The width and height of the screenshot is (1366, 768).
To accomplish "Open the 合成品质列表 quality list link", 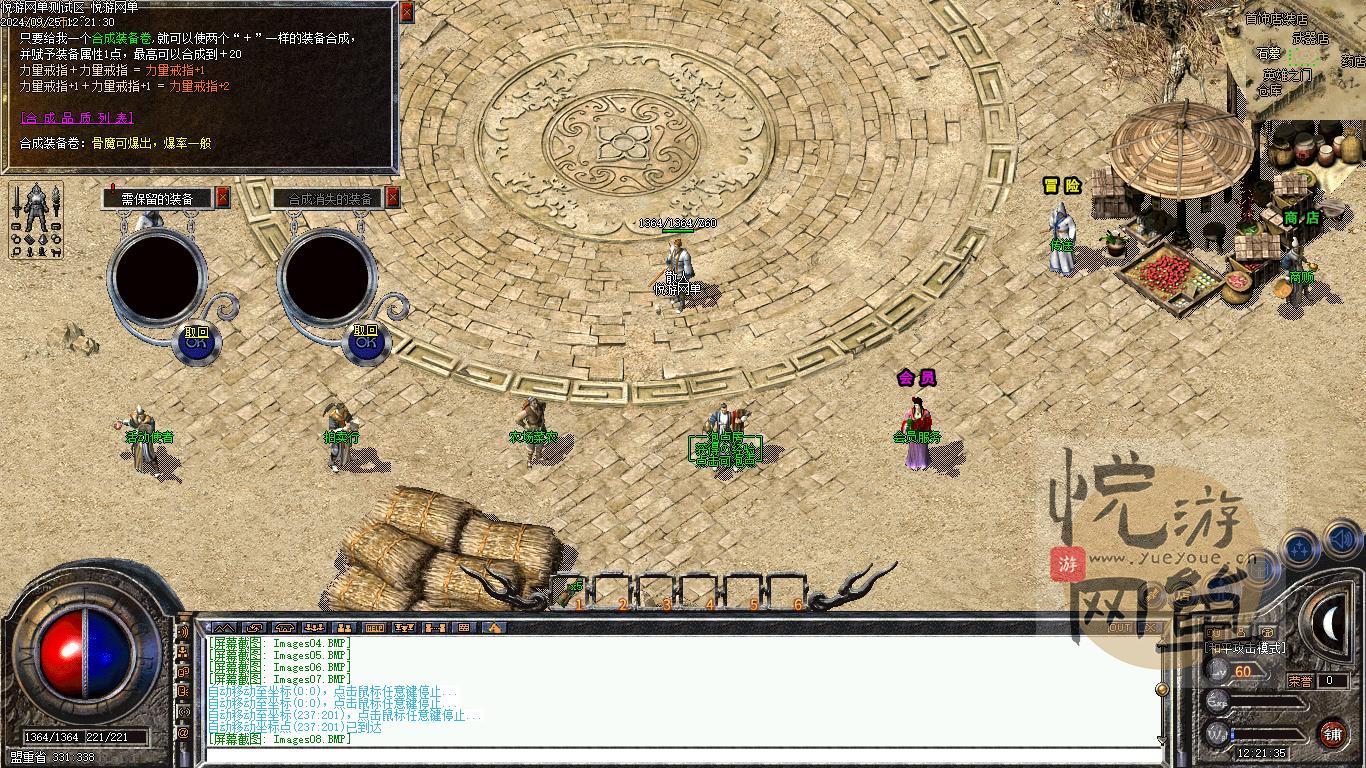I will point(76,118).
